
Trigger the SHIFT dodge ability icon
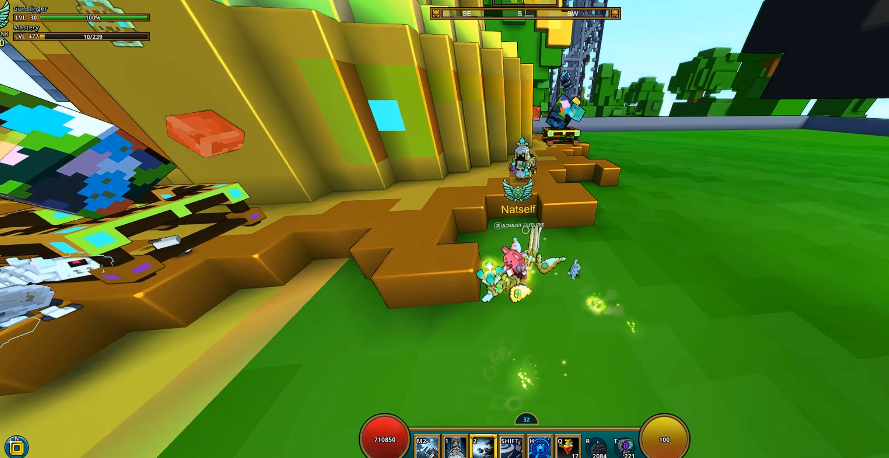pyautogui.click(x=511, y=446)
